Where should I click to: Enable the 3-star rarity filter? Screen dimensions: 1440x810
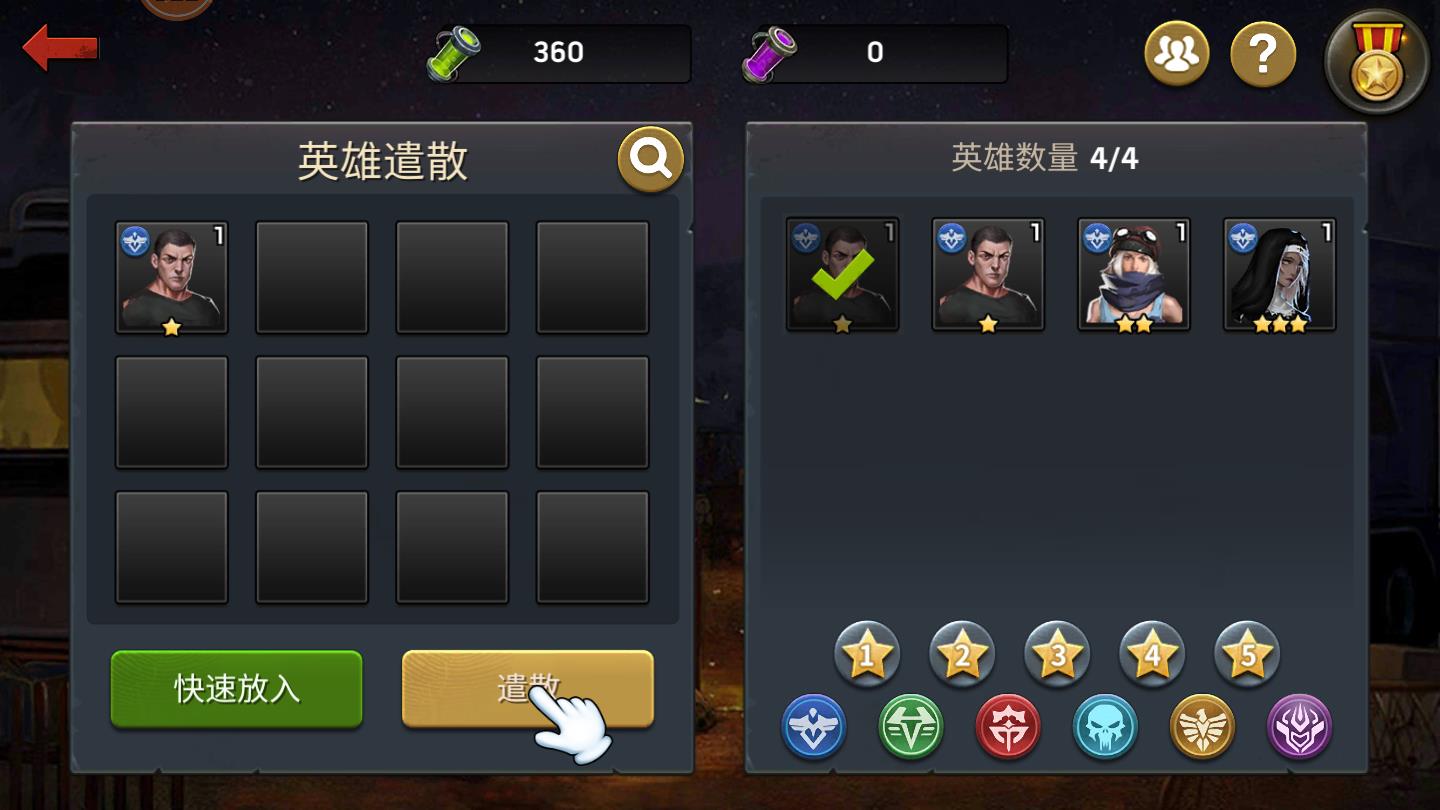(x=1056, y=653)
